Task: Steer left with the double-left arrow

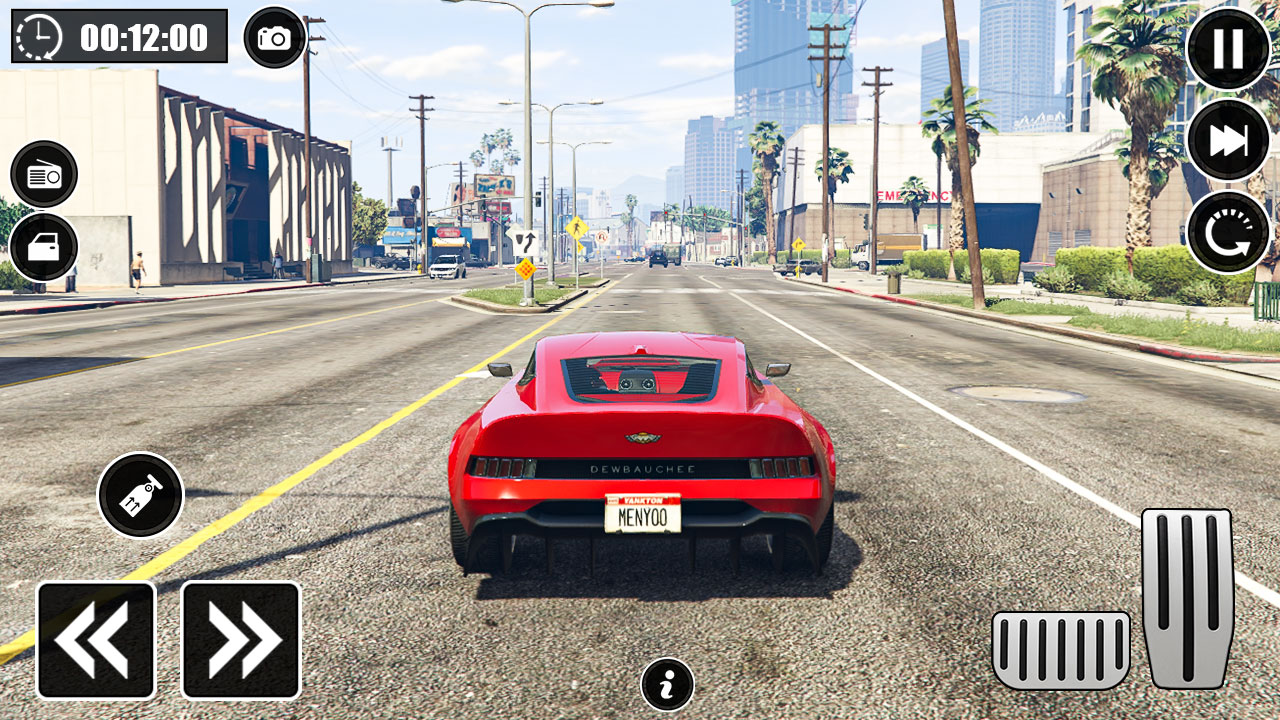Action: click(x=95, y=638)
